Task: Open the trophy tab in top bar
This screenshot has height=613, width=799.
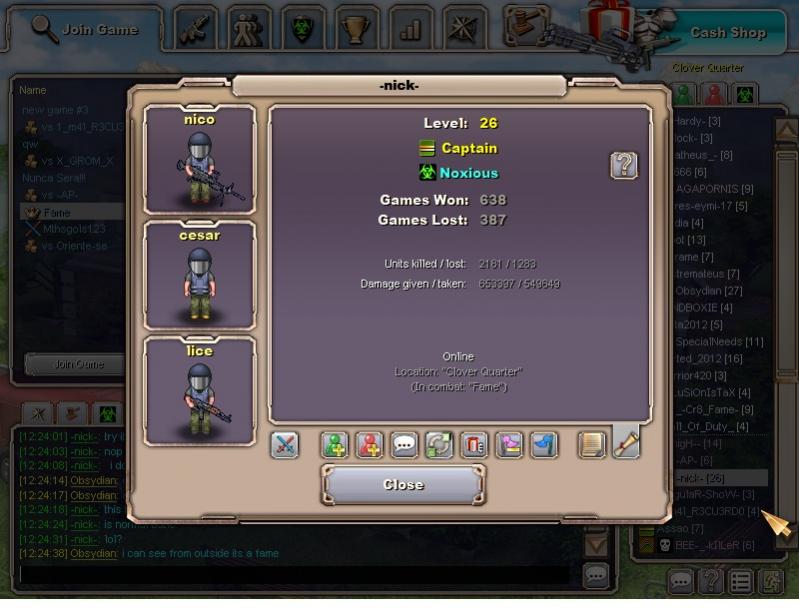Action: point(355,29)
